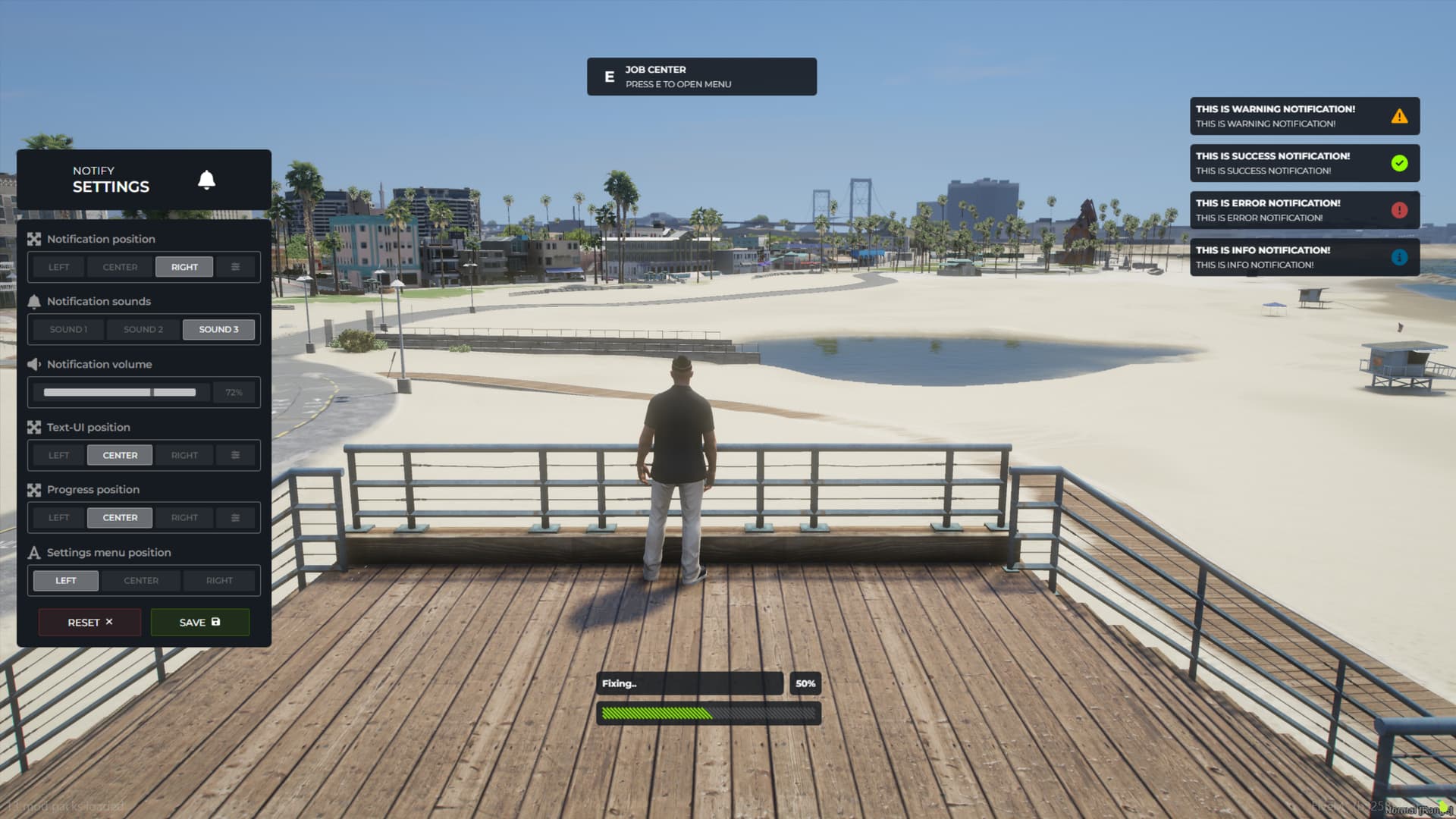Viewport: 1456px width, 819px height.
Task: Click the bell icon in the Notify Settings header
Action: [x=206, y=180]
